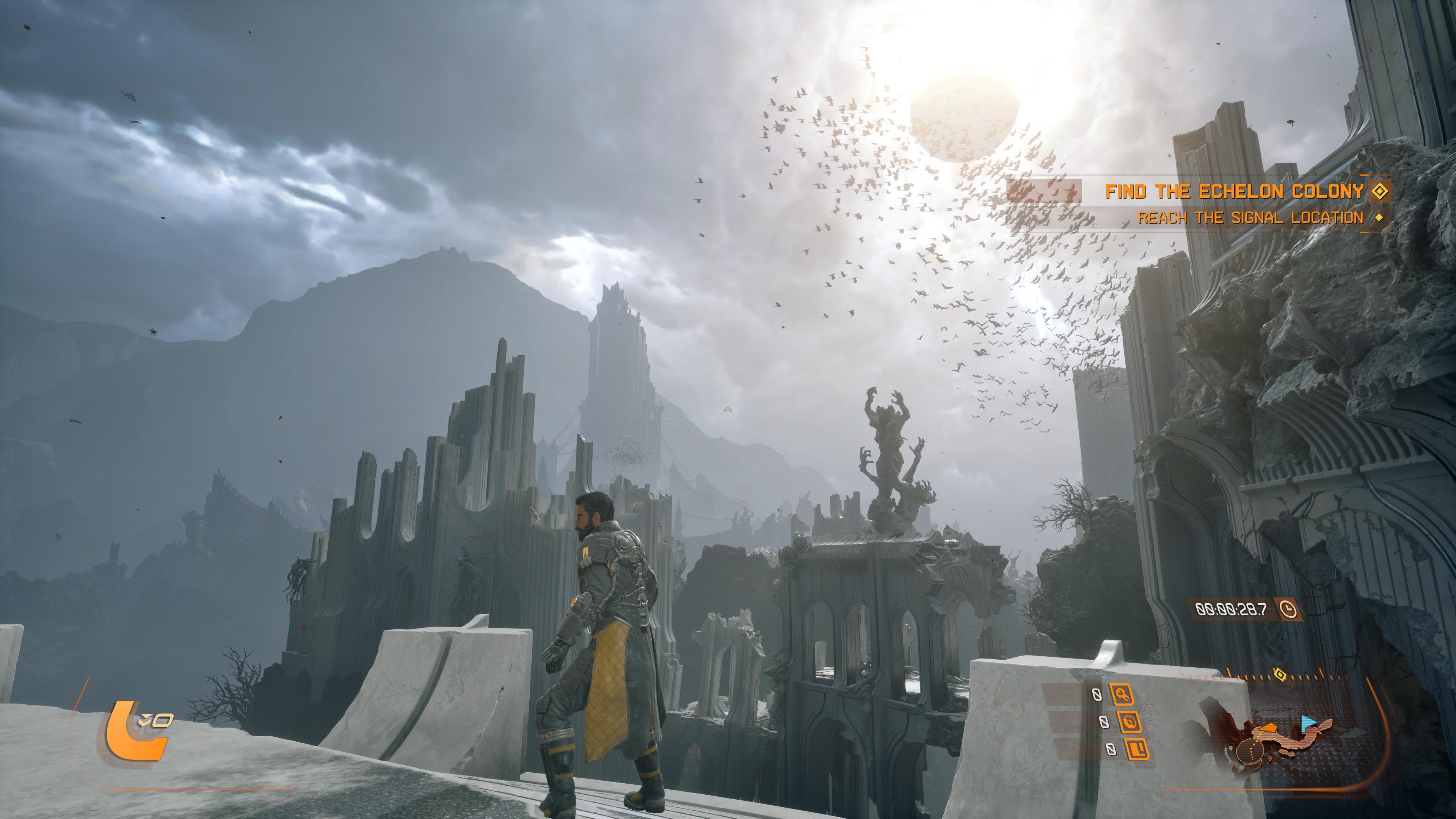Click the Reach the Signal Location sub-objective
Image resolution: width=1456 pixels, height=819 pixels.
click(1250, 218)
